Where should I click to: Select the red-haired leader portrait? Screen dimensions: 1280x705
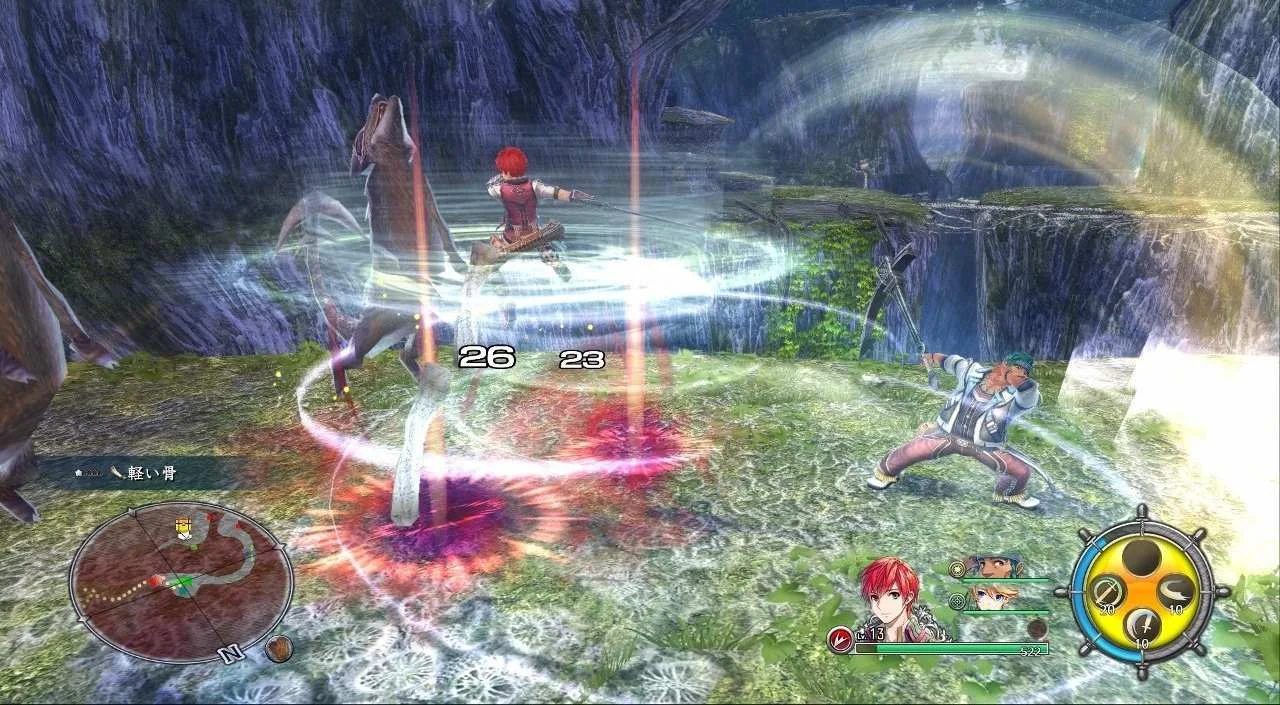[893, 600]
